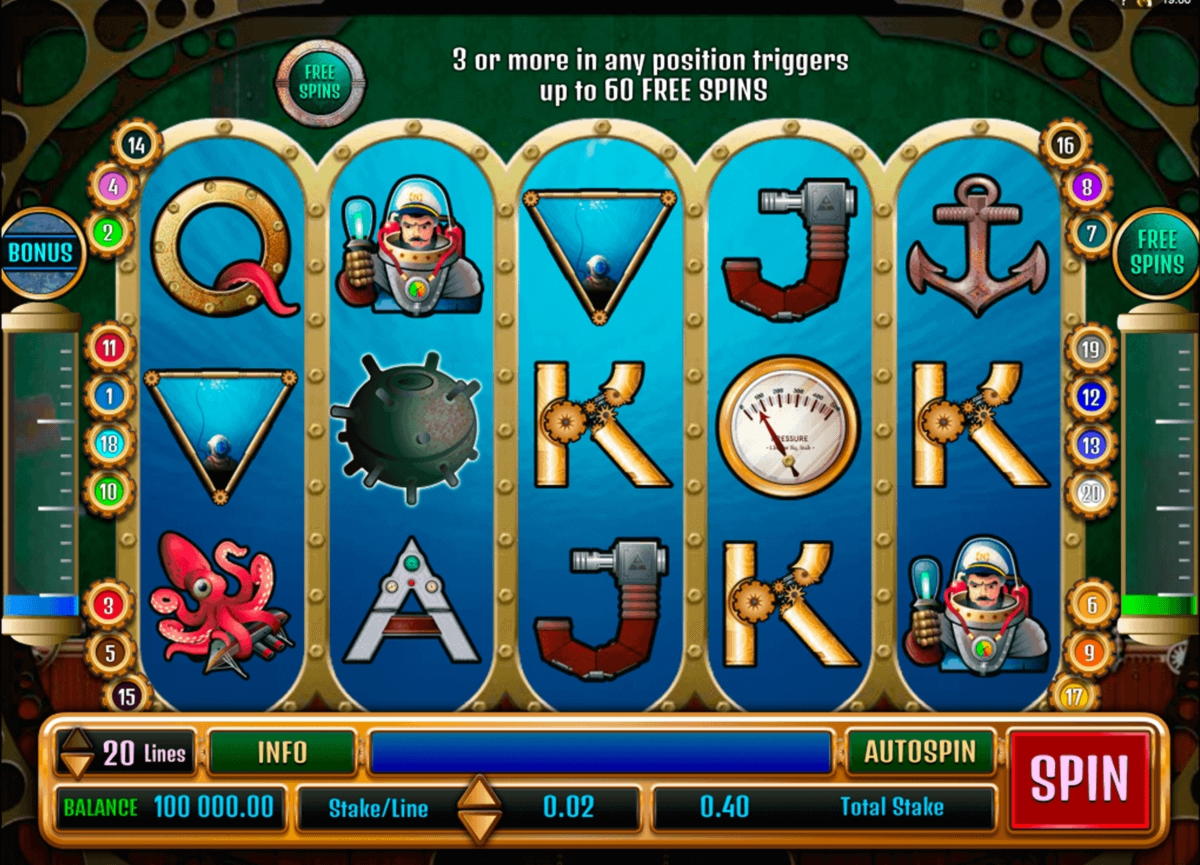Increase the number of lines with up arrow
The width and height of the screenshot is (1200, 865).
77,741
